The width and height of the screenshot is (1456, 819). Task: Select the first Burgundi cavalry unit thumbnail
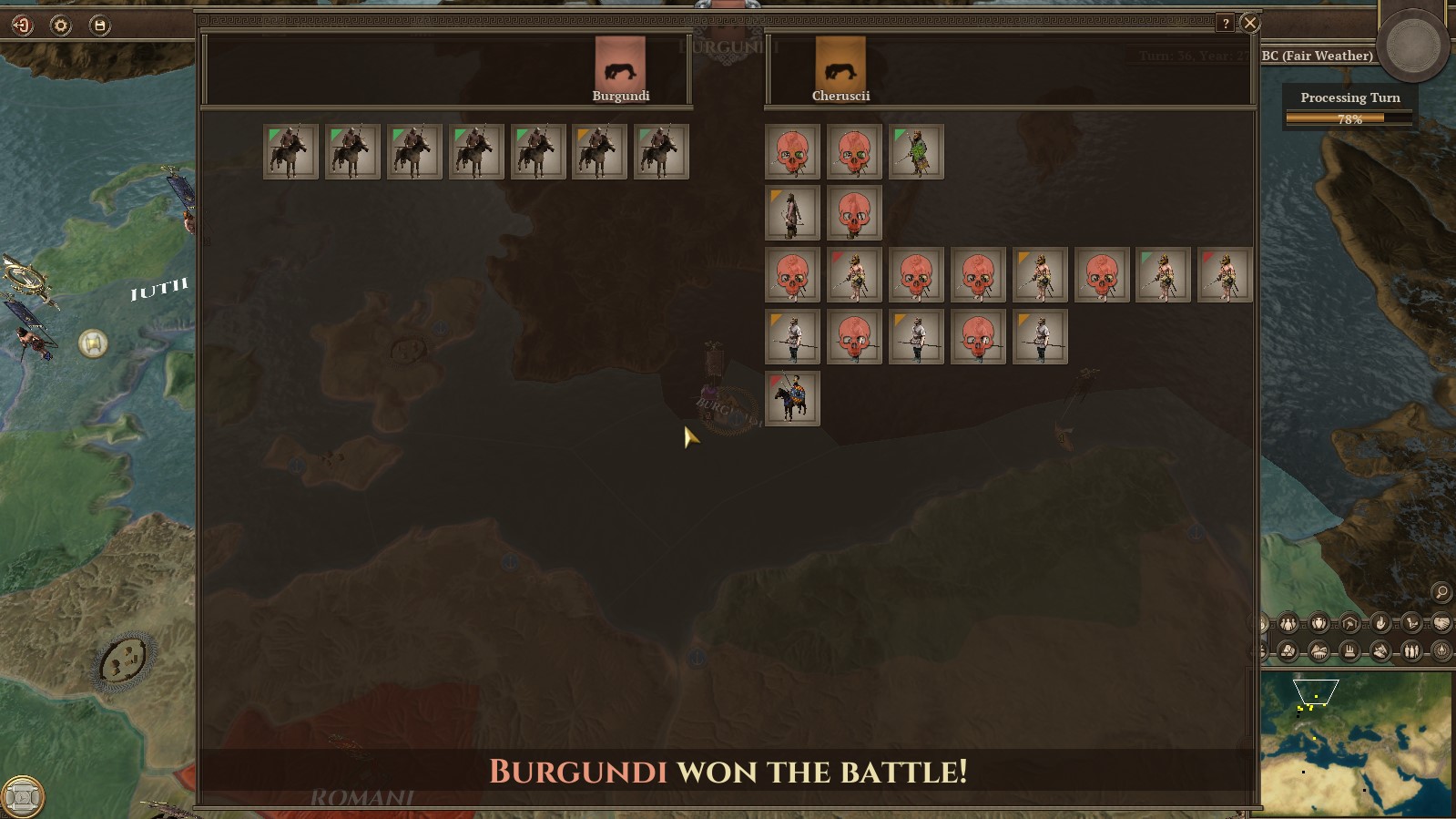pyautogui.click(x=290, y=150)
